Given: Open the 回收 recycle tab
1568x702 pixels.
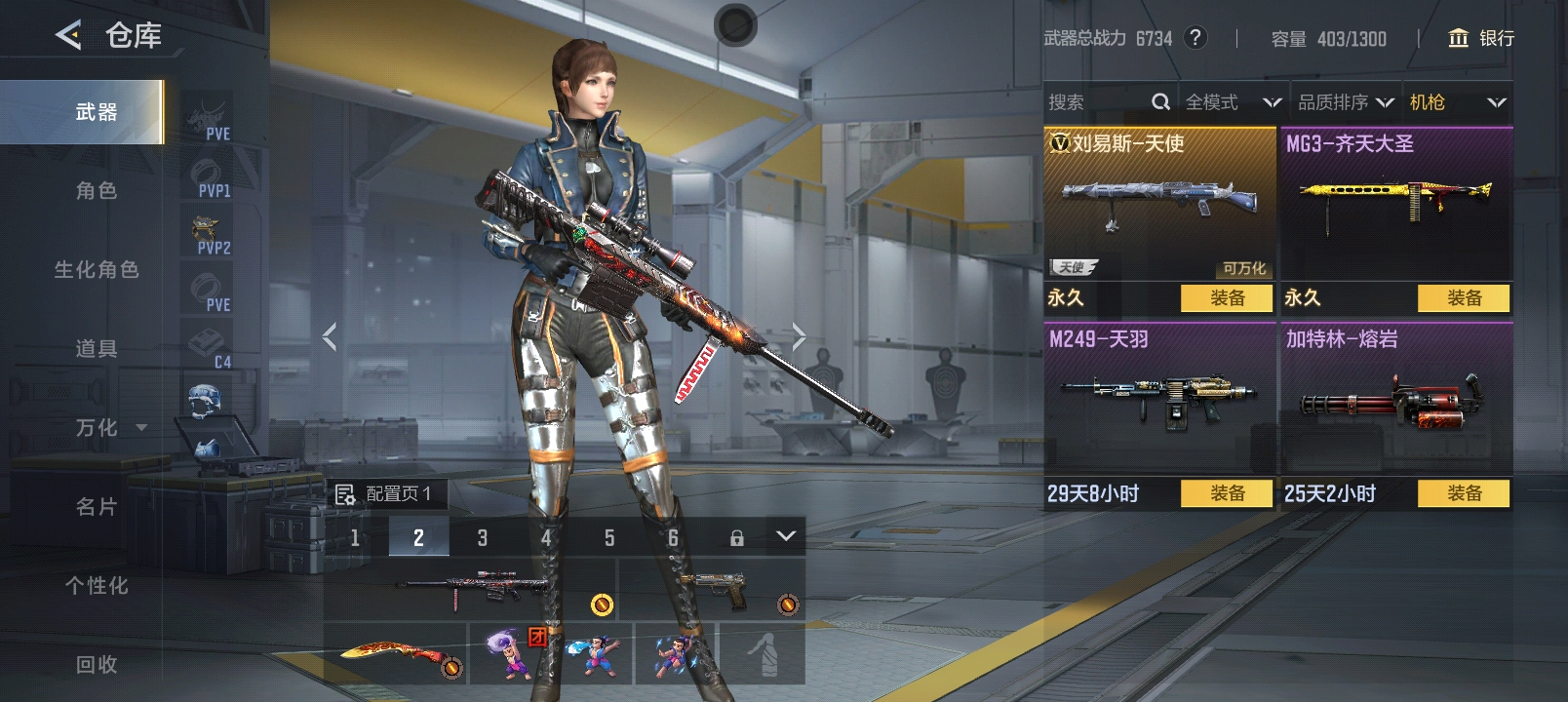Looking at the screenshot, I should (x=96, y=665).
